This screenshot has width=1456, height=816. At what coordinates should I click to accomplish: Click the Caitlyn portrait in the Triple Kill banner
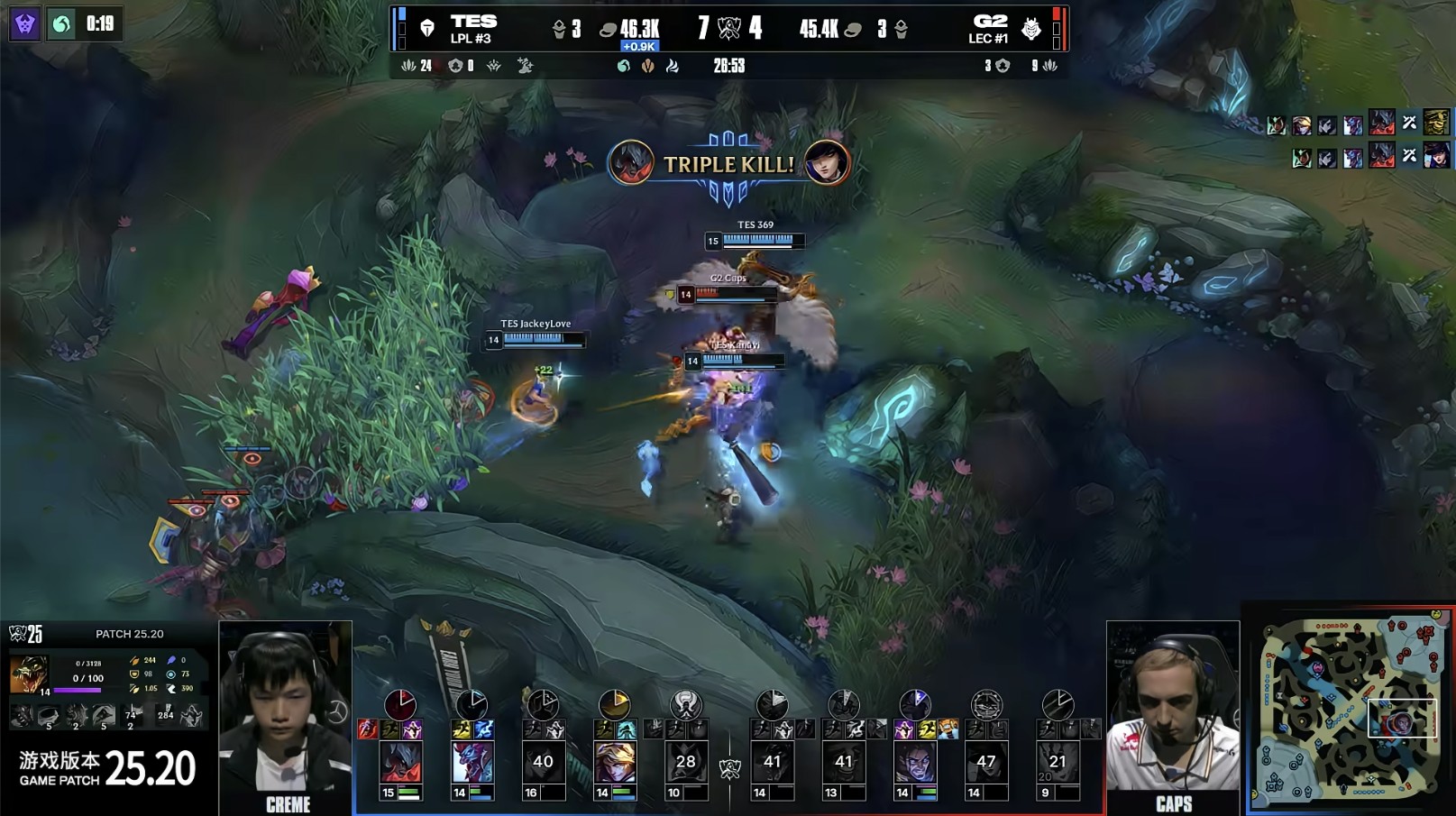[x=826, y=163]
